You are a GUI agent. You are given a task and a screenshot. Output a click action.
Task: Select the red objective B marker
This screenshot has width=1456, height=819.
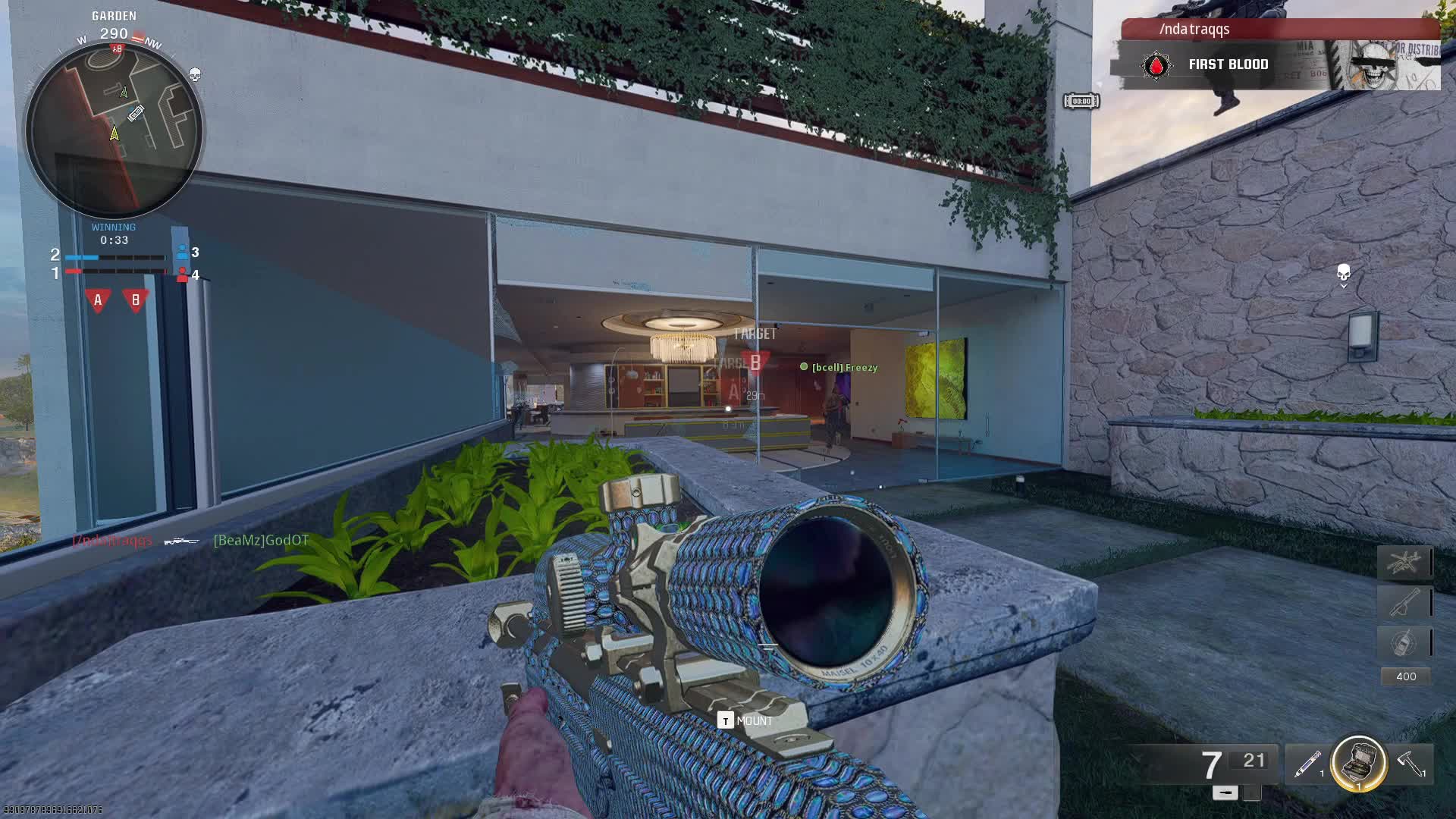136,300
